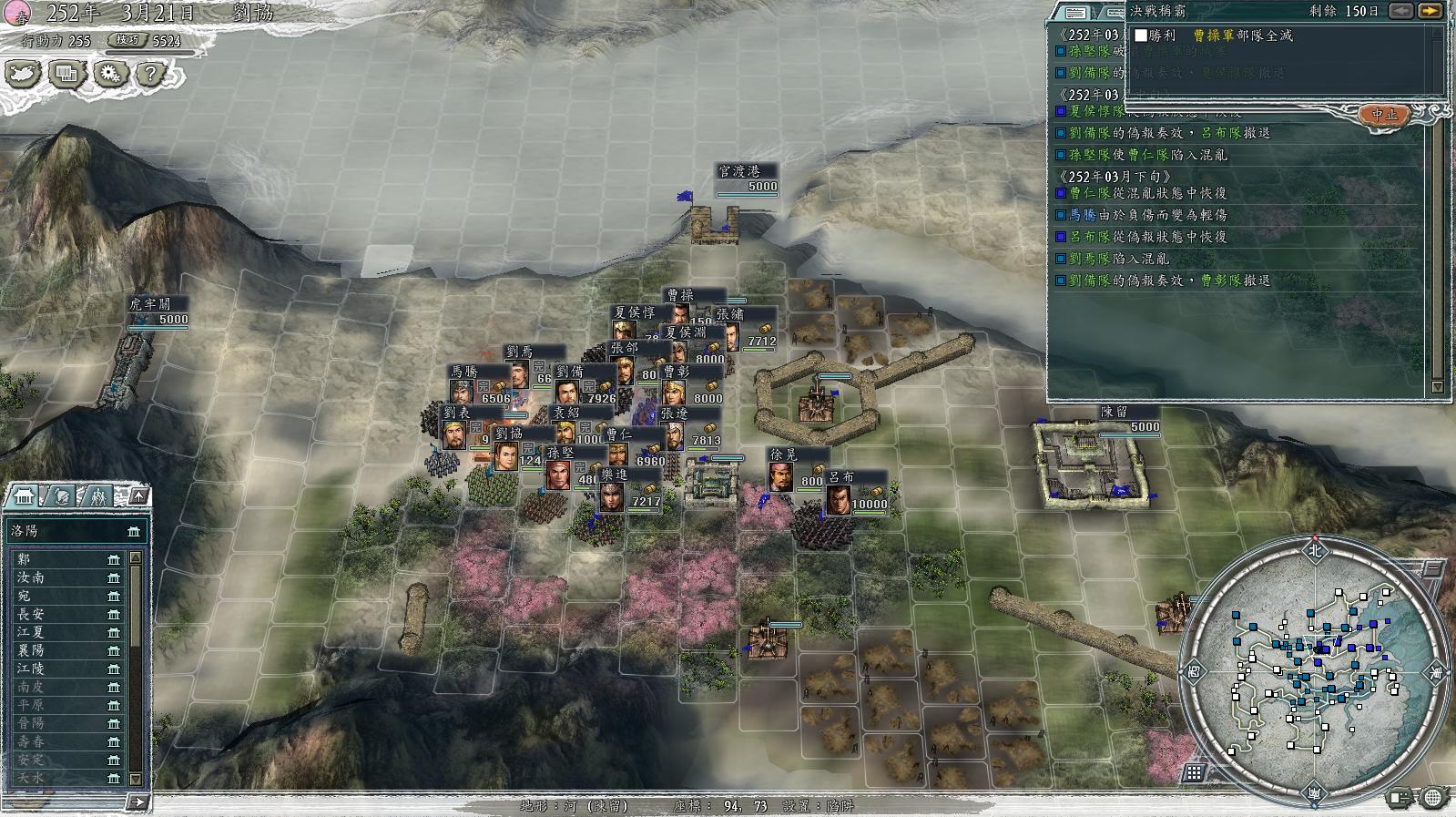This screenshot has width=1456, height=817.
Task: Switch to the city building list tab
Action: pos(23,495)
